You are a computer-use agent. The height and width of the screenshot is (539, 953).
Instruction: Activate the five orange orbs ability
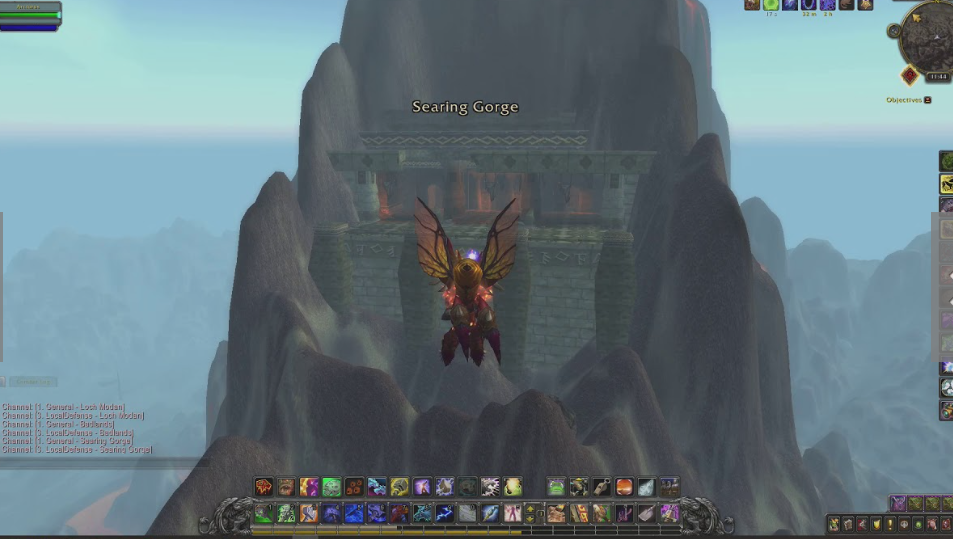(x=354, y=487)
